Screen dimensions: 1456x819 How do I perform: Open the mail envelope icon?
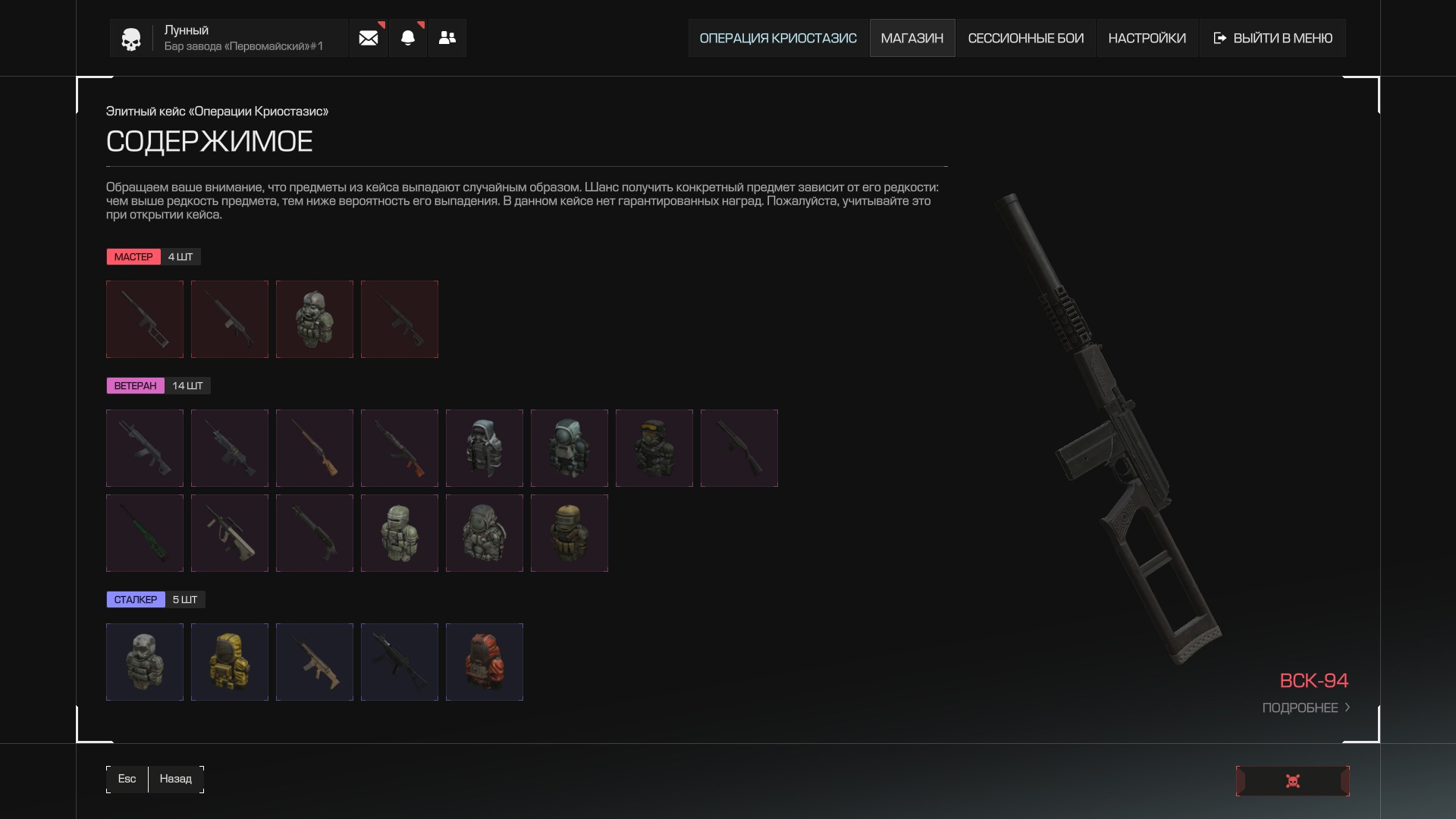click(x=369, y=38)
